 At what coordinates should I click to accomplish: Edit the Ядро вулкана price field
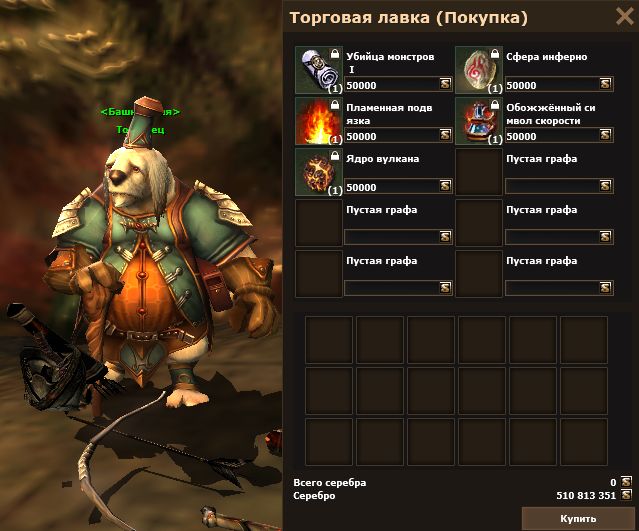click(391, 186)
